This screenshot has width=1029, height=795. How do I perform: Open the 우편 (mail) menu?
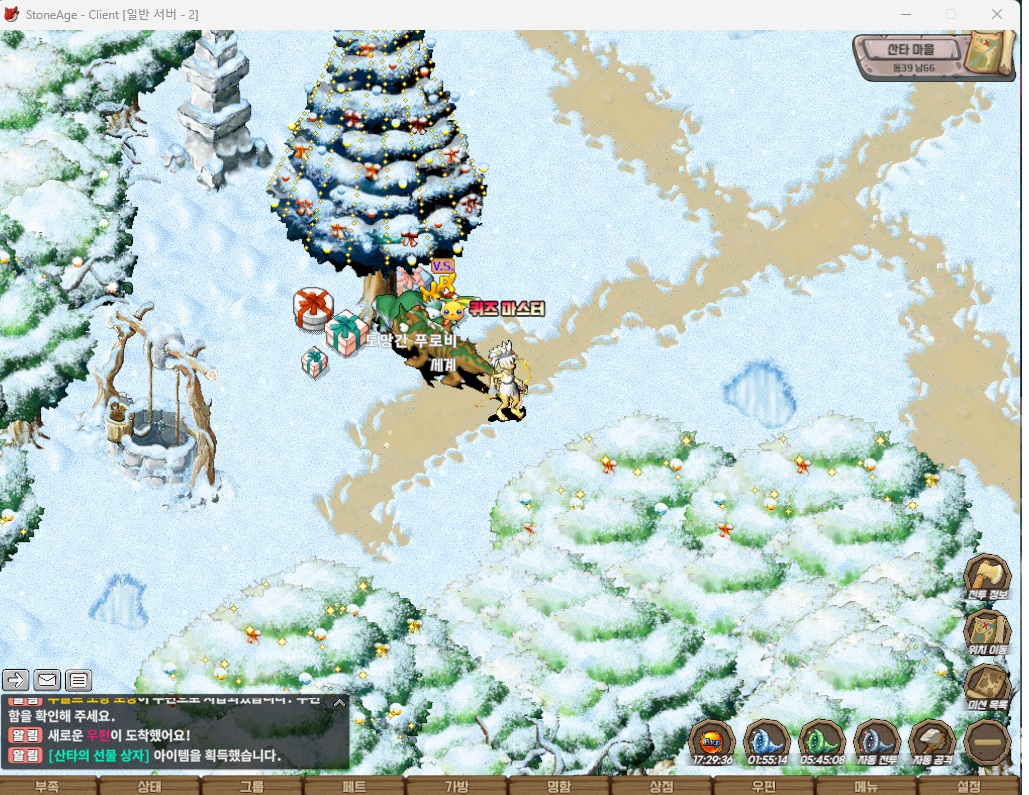coord(763,786)
